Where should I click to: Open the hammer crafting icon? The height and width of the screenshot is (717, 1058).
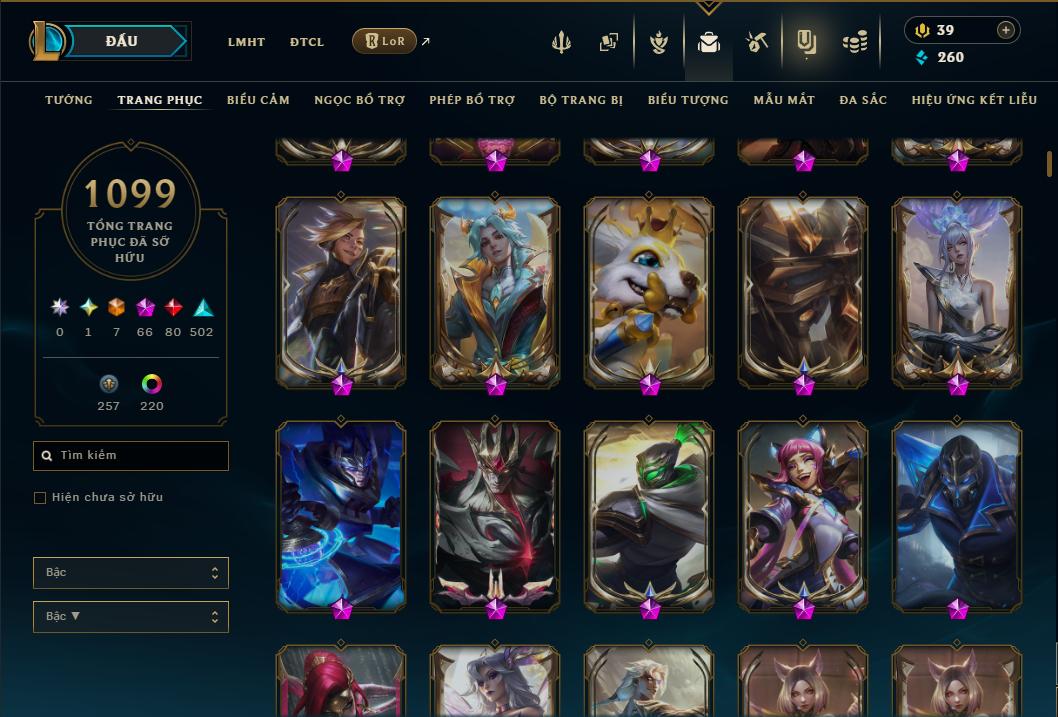[757, 42]
